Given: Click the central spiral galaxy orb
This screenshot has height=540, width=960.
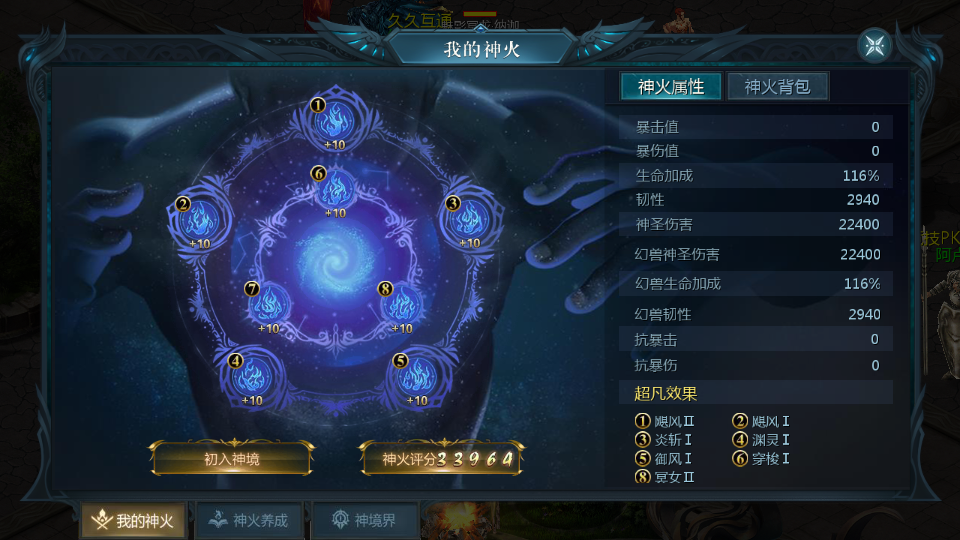Looking at the screenshot, I should pos(334,257).
